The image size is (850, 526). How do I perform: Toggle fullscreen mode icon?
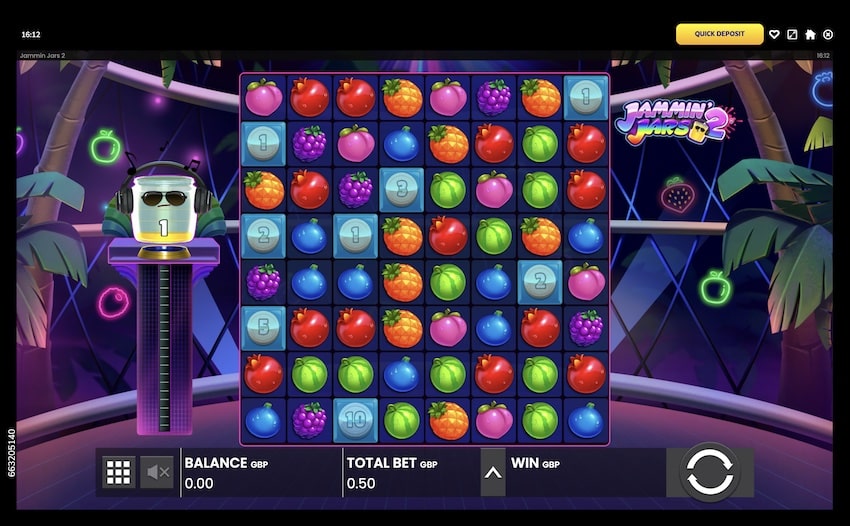pos(792,34)
